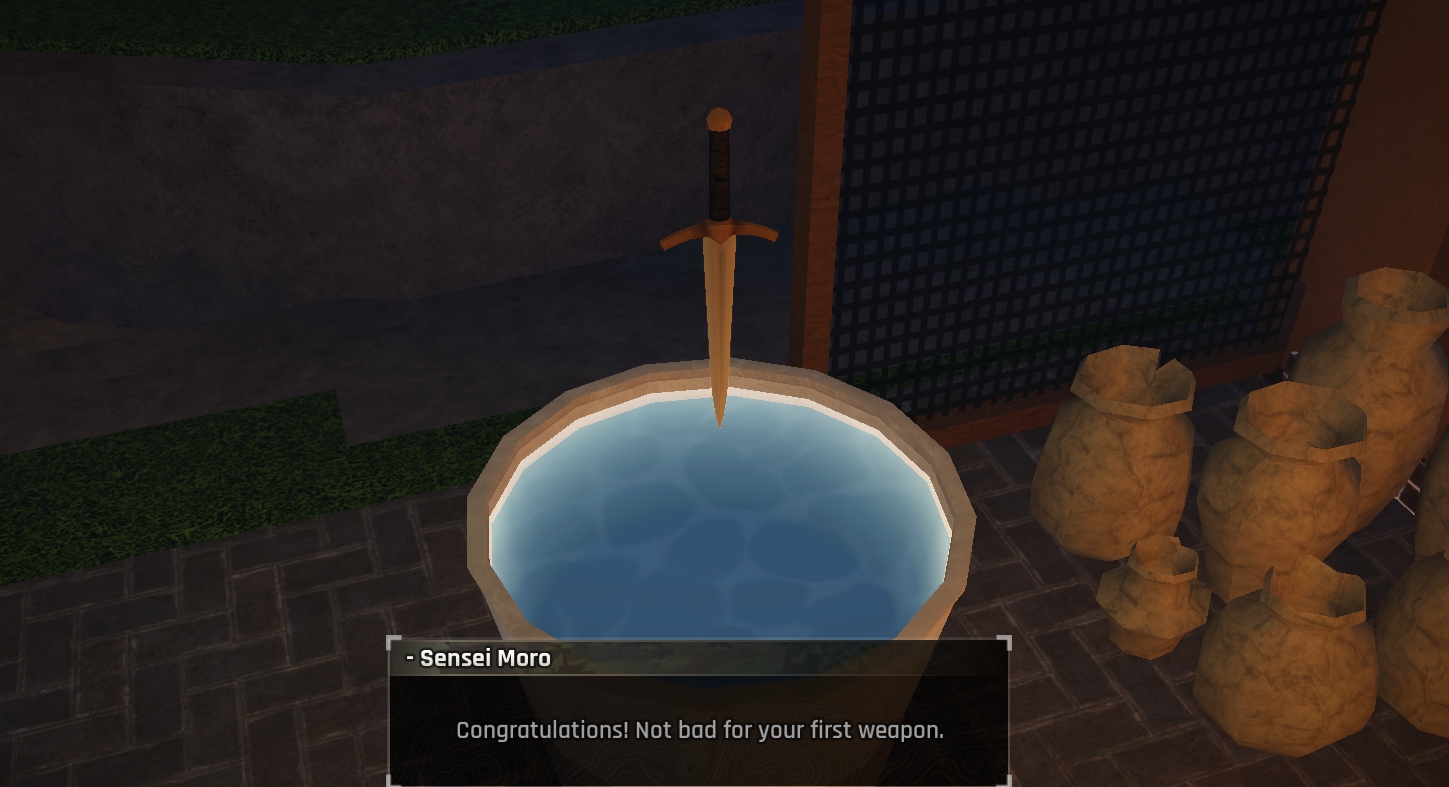Click the sword pommel at the top

point(718,118)
